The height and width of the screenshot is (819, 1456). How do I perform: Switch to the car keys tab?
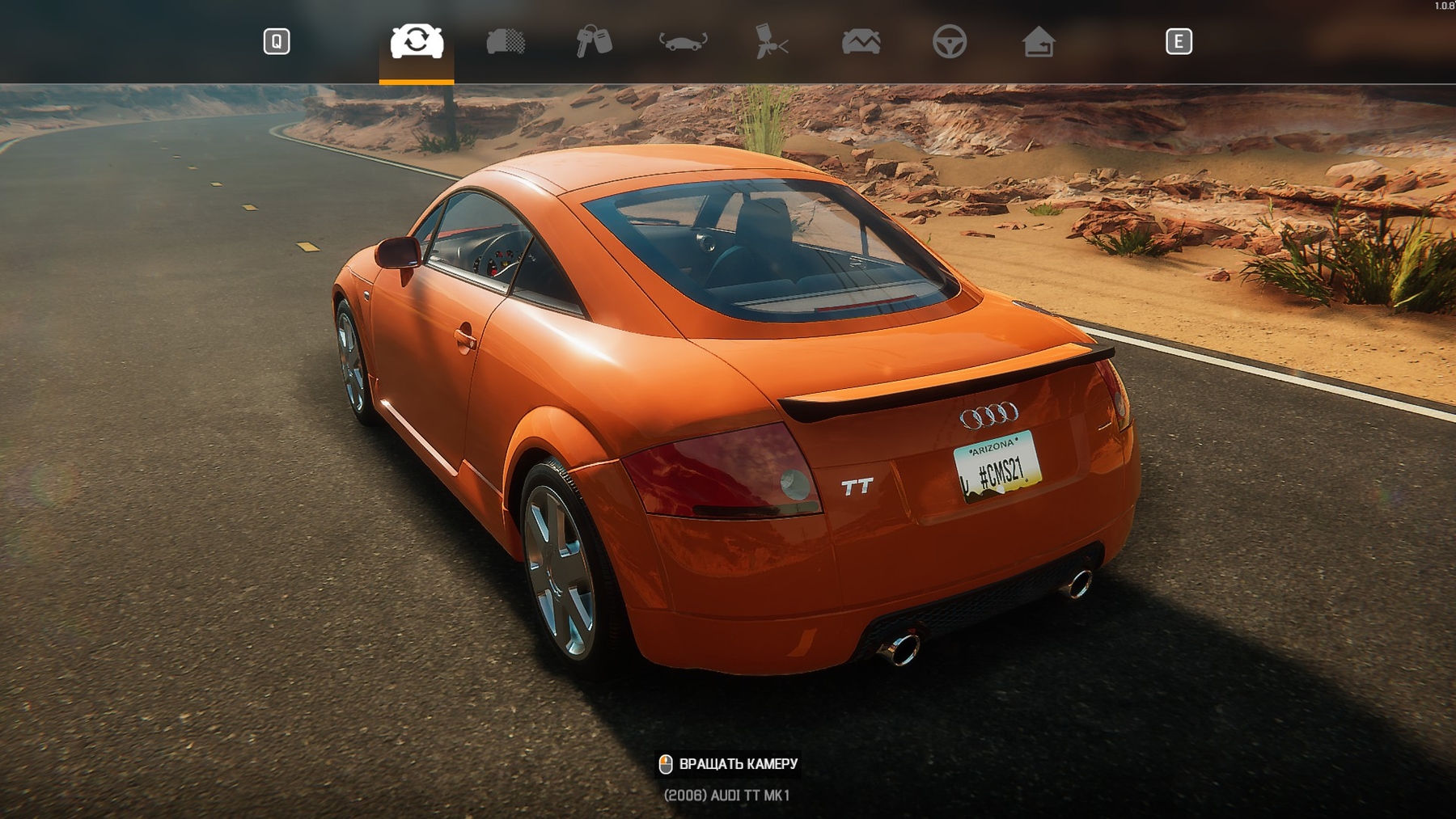[x=594, y=41]
